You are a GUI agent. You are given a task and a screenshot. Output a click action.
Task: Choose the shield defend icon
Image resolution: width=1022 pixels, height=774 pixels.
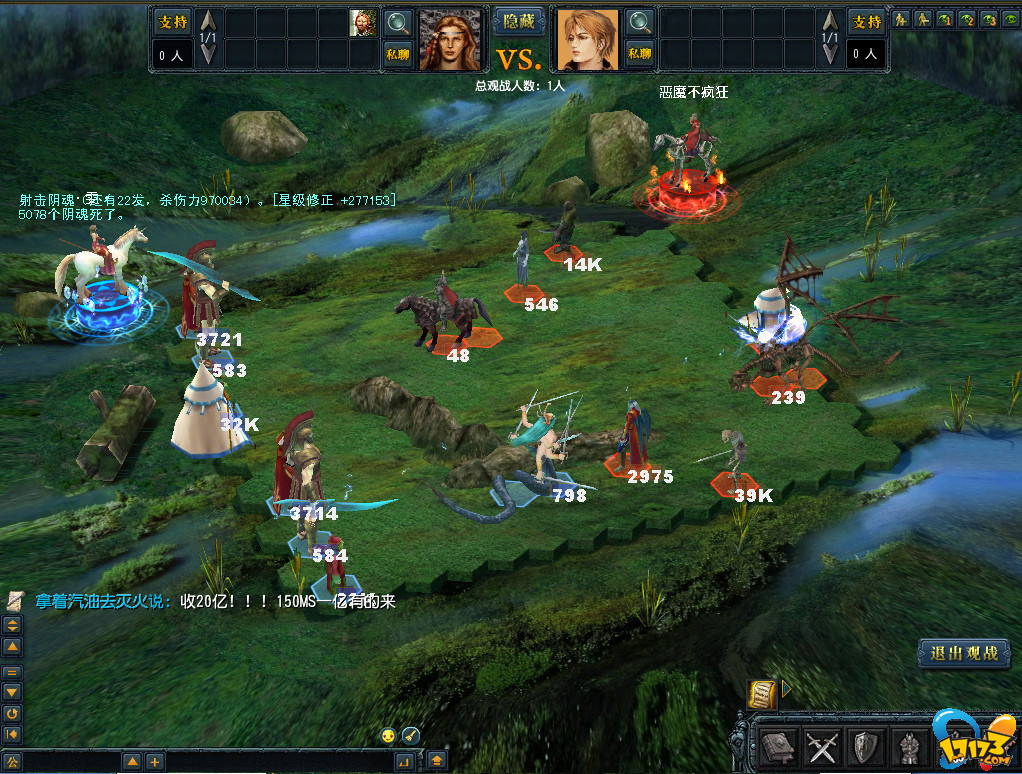point(865,745)
